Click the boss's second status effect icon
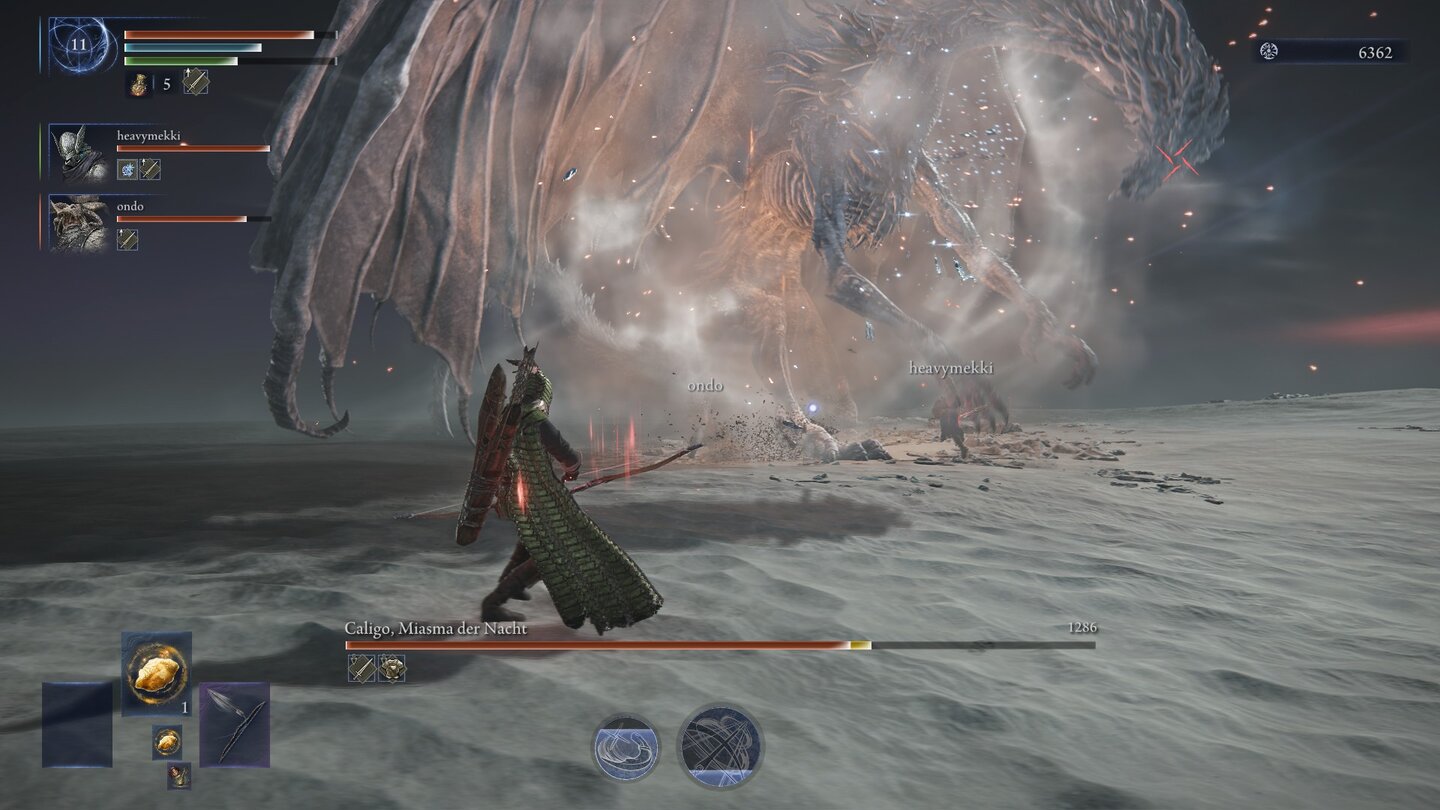This screenshot has width=1440, height=810. (391, 668)
